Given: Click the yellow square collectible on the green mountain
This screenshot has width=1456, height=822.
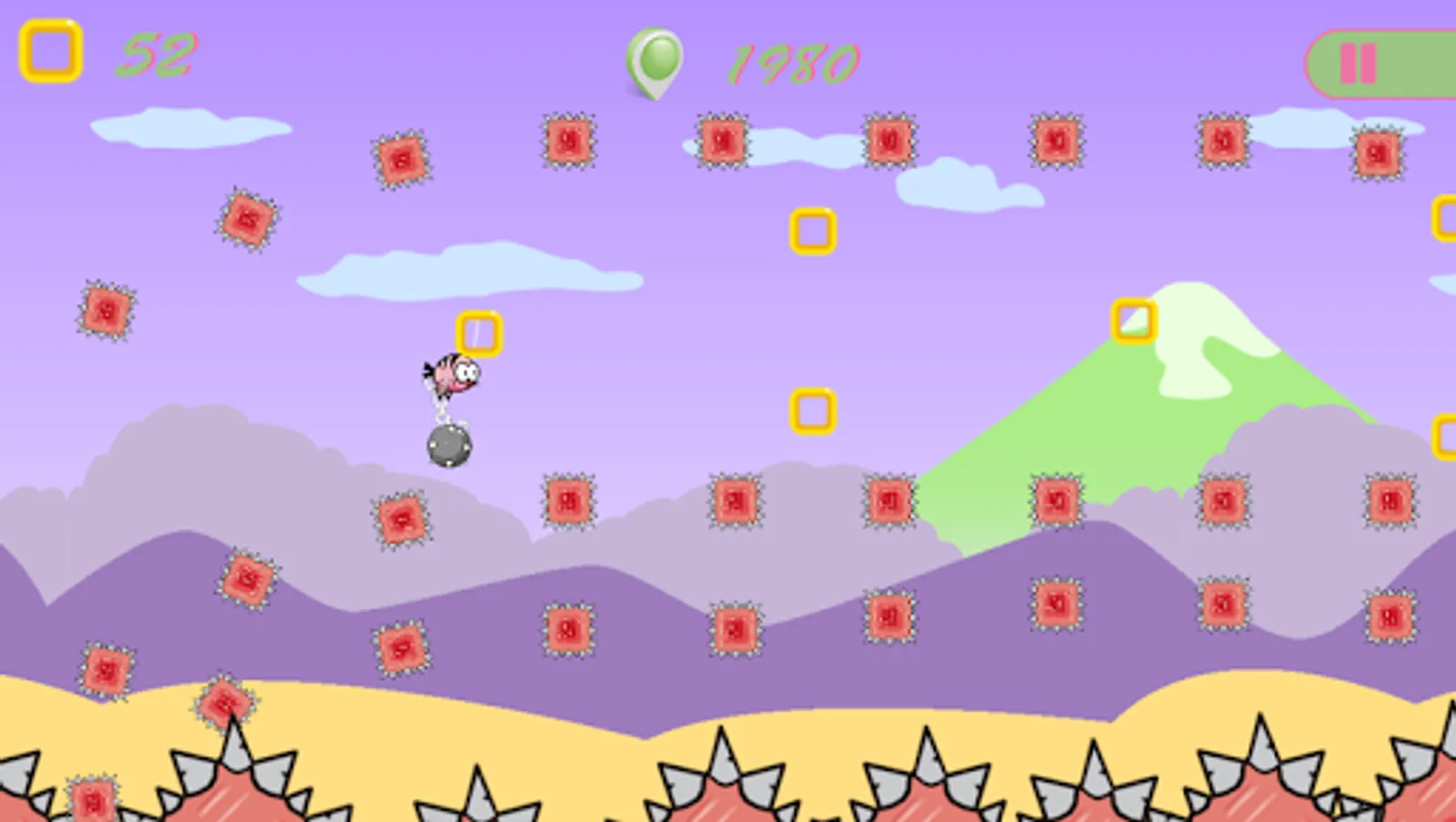Looking at the screenshot, I should click(1133, 321).
